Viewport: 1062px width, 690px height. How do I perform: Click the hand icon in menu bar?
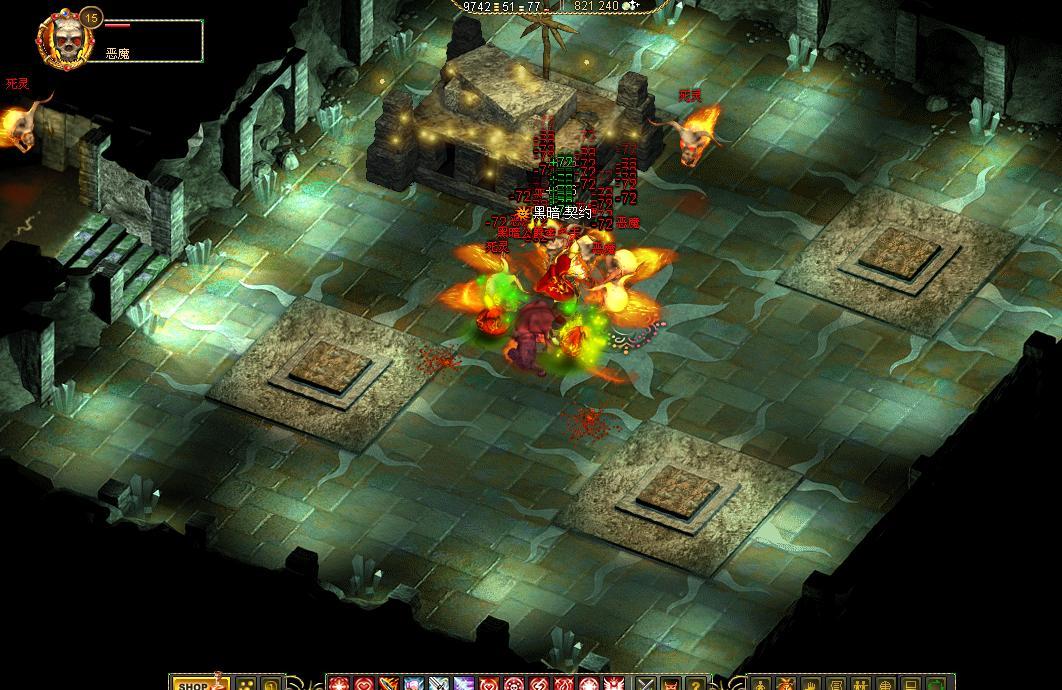point(811,685)
